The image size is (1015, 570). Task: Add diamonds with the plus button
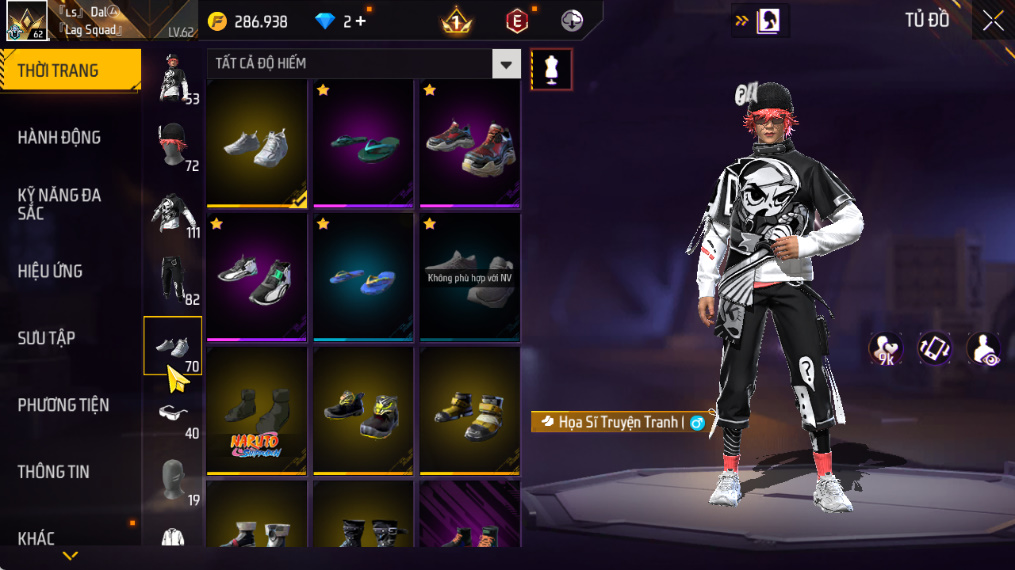pos(360,21)
